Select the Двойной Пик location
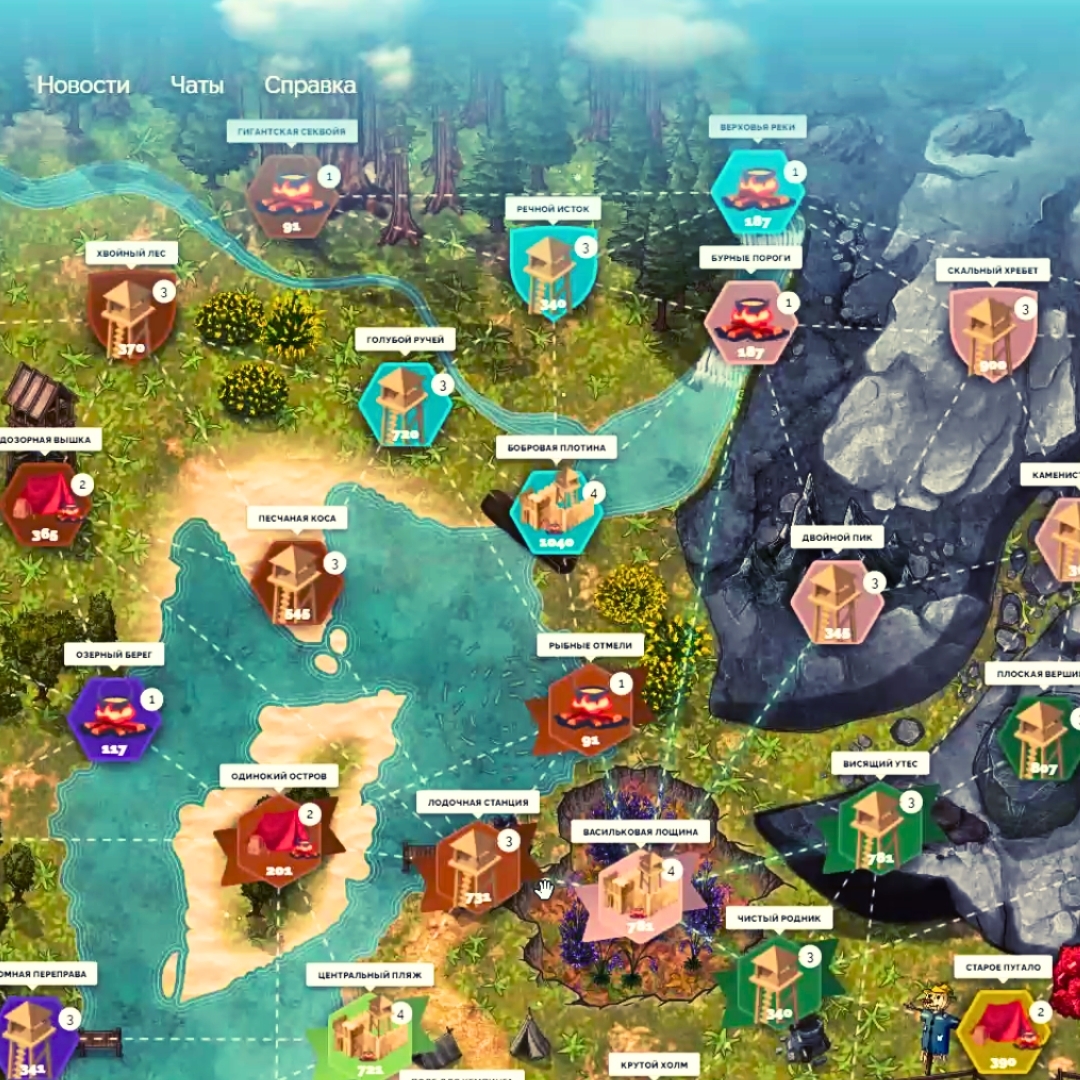Screen dimensions: 1080x1080 pos(836,600)
